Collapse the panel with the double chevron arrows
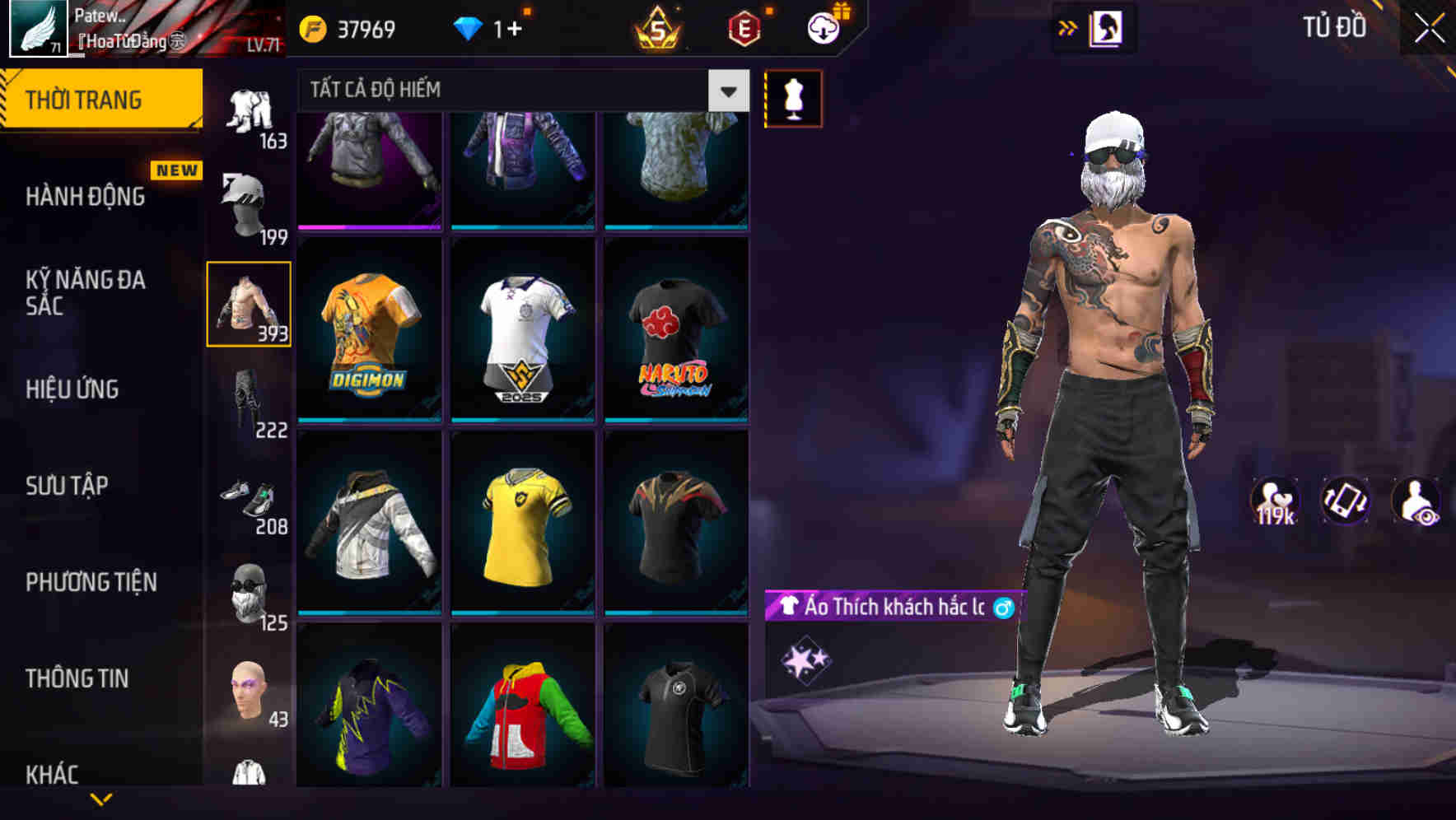 (x=1068, y=27)
